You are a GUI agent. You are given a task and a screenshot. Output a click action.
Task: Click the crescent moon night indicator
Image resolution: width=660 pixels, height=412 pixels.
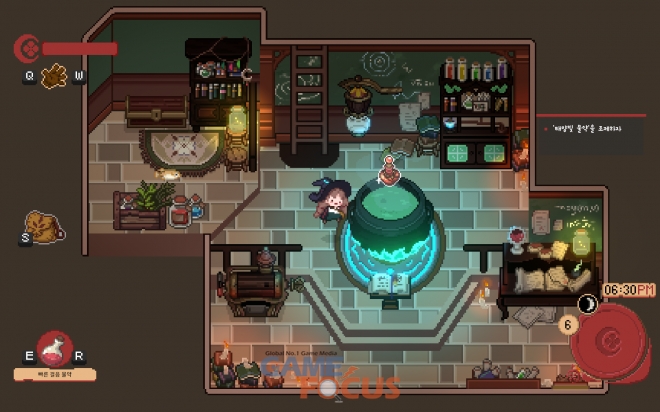(589, 304)
